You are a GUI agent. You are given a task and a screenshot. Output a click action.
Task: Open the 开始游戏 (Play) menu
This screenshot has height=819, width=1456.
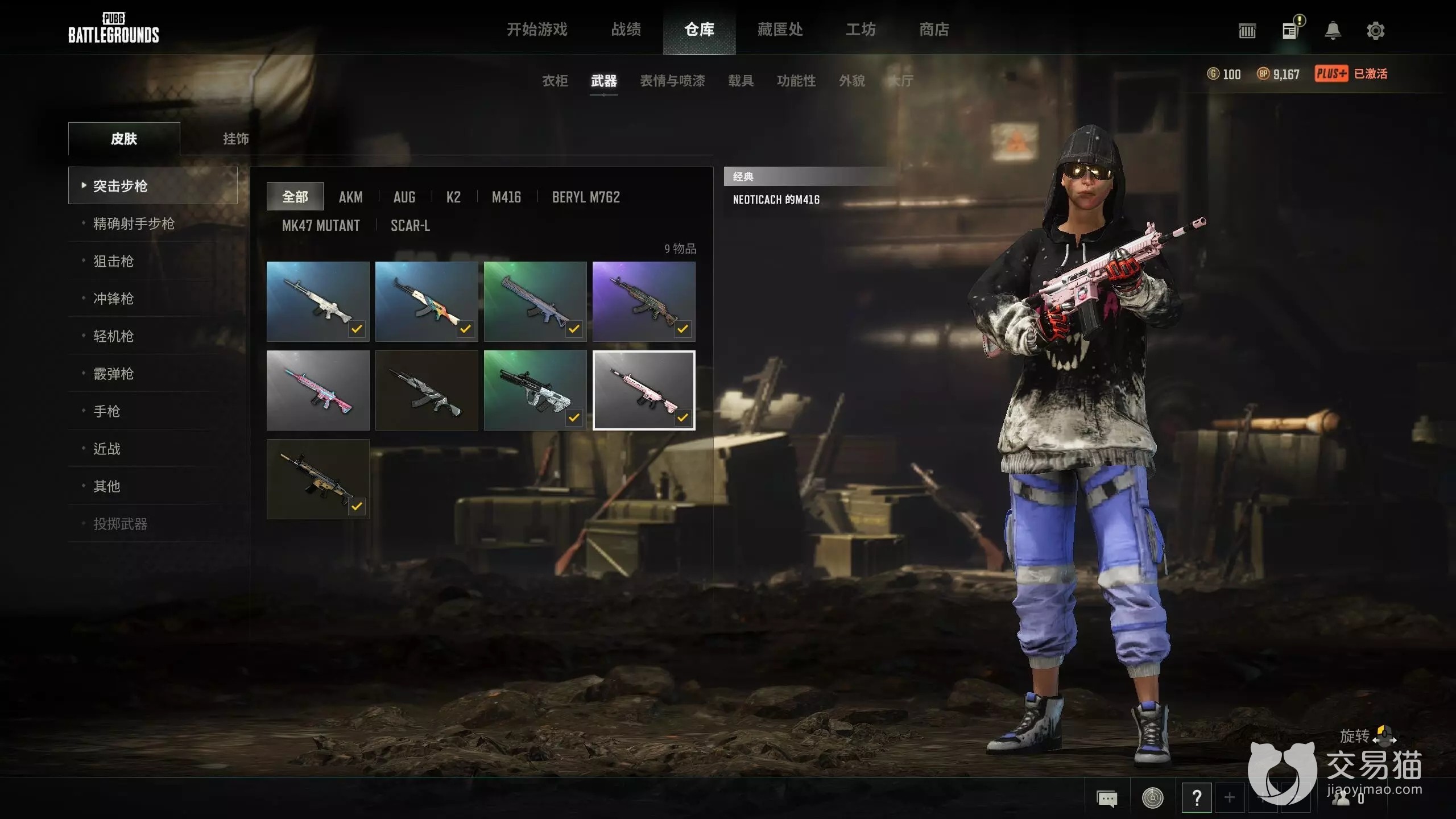tap(537, 30)
